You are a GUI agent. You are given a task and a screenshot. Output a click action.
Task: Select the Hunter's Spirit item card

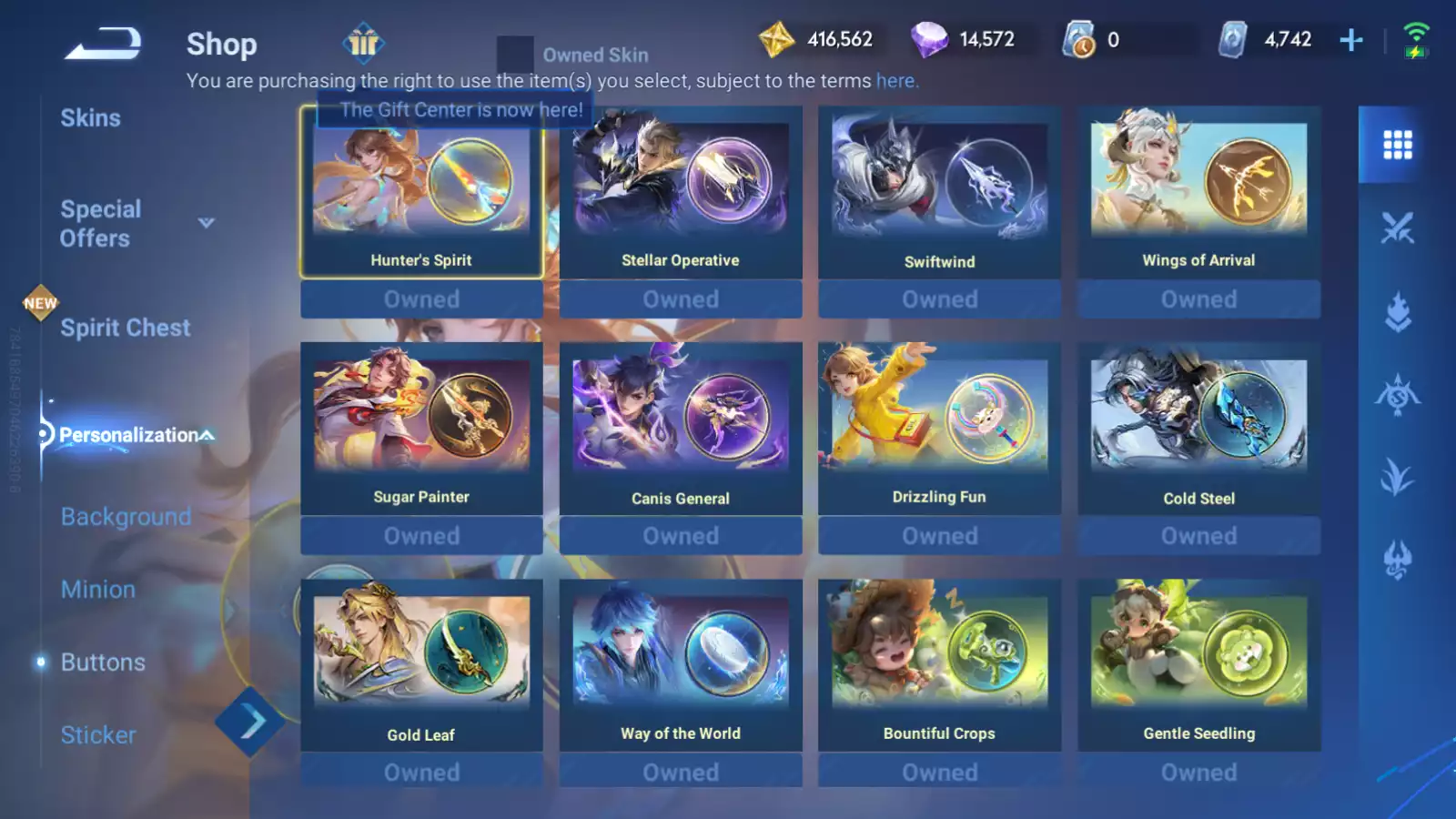tap(421, 193)
